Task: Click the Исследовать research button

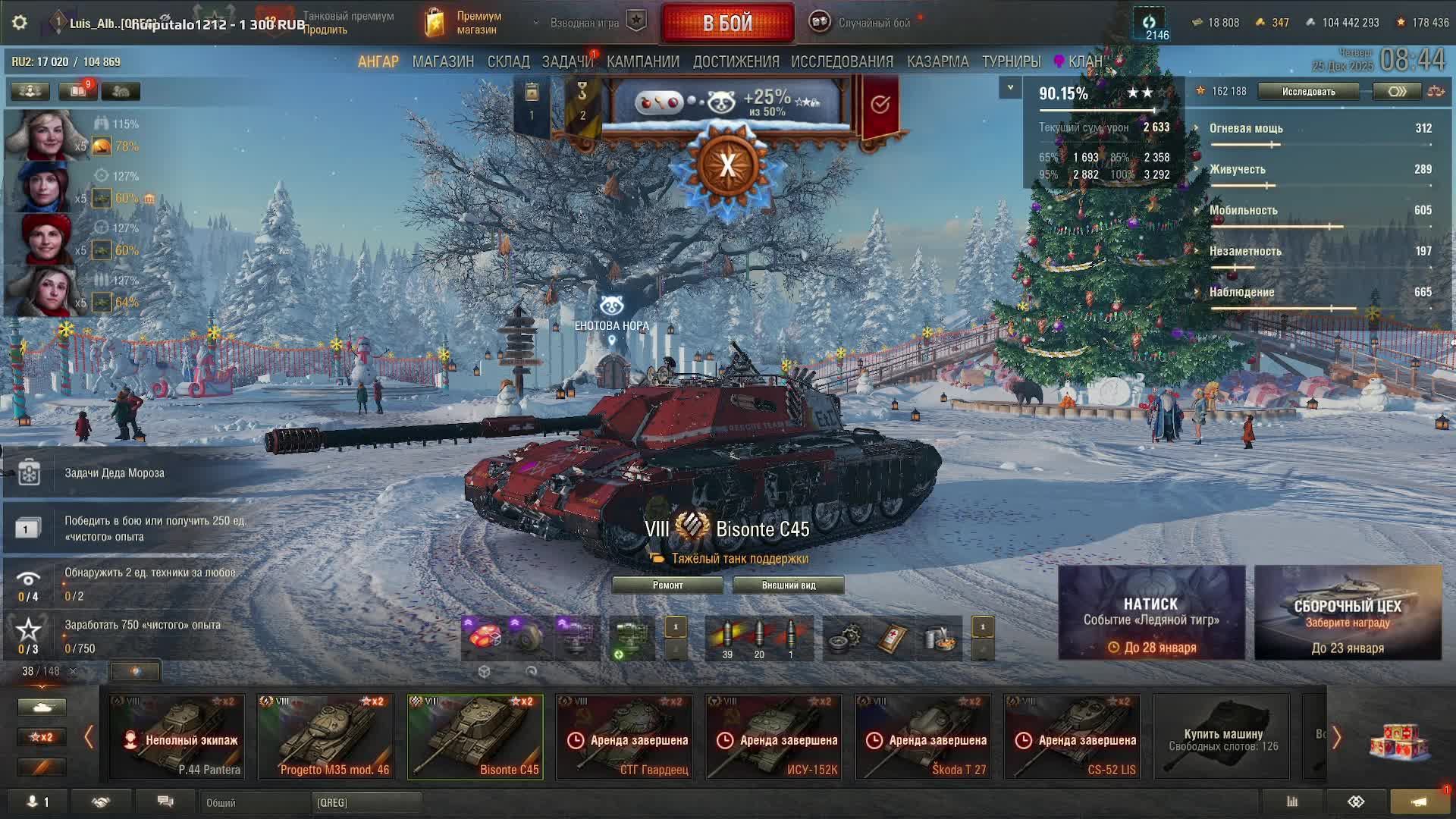Action: [x=1308, y=92]
